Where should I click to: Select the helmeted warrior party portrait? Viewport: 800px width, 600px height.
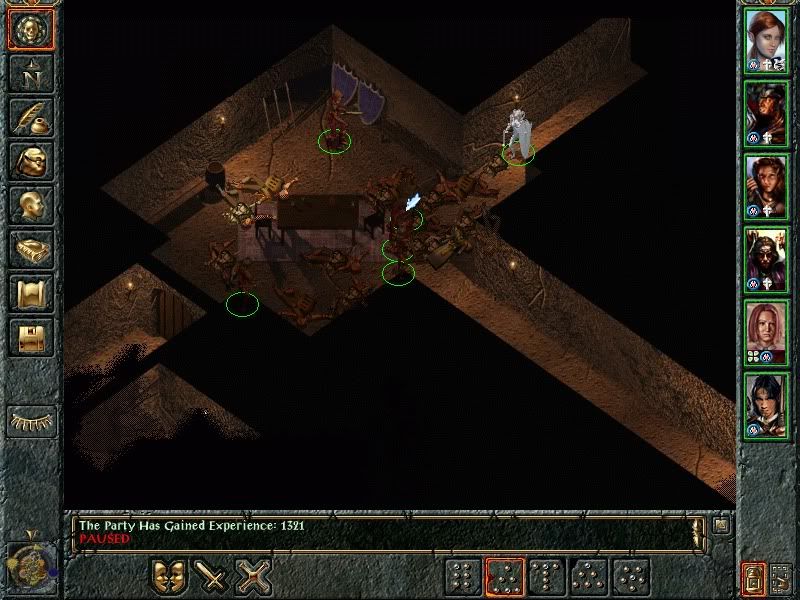pos(767,112)
